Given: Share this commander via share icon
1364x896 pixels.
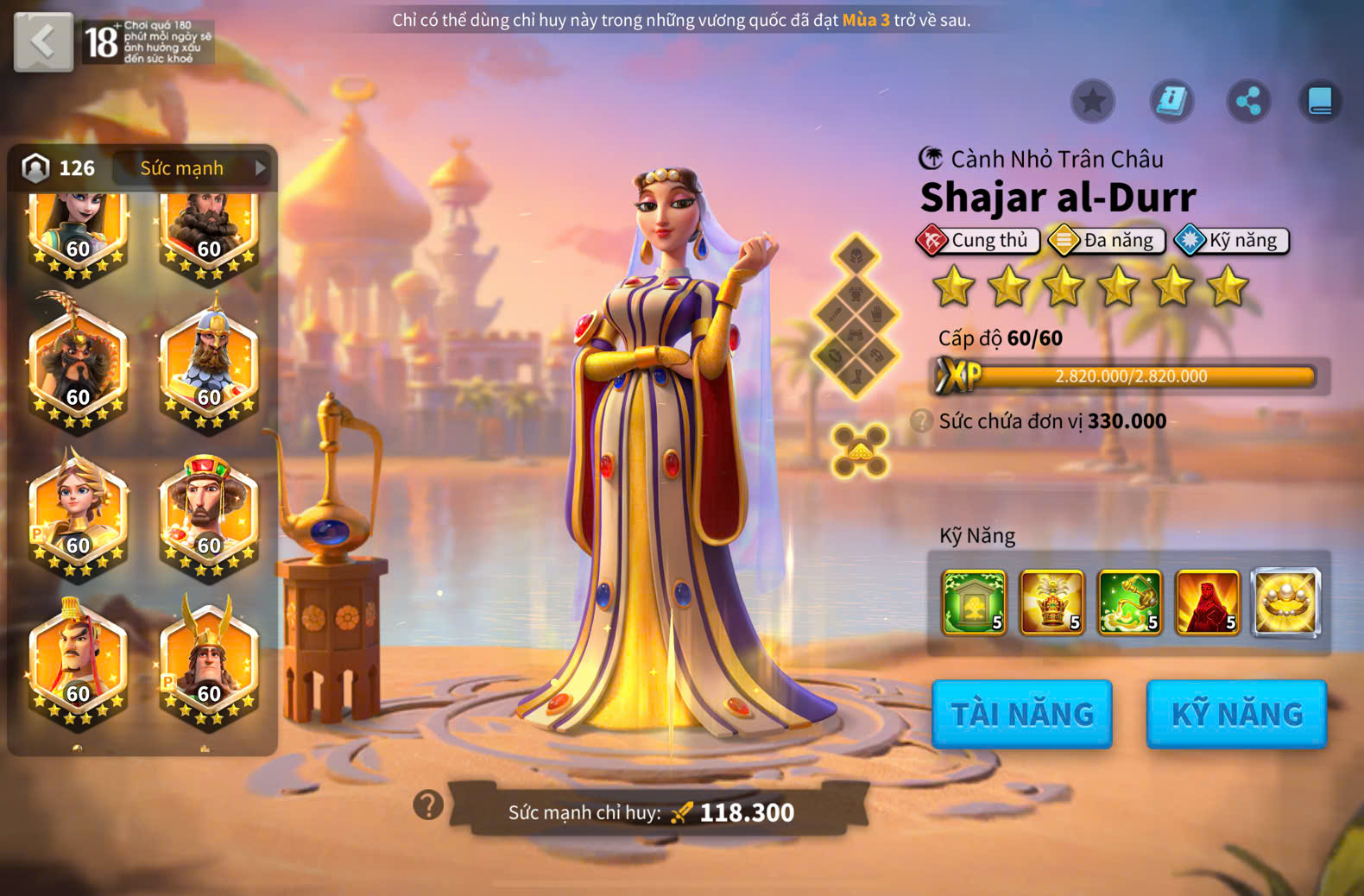Looking at the screenshot, I should pyautogui.click(x=1248, y=101).
